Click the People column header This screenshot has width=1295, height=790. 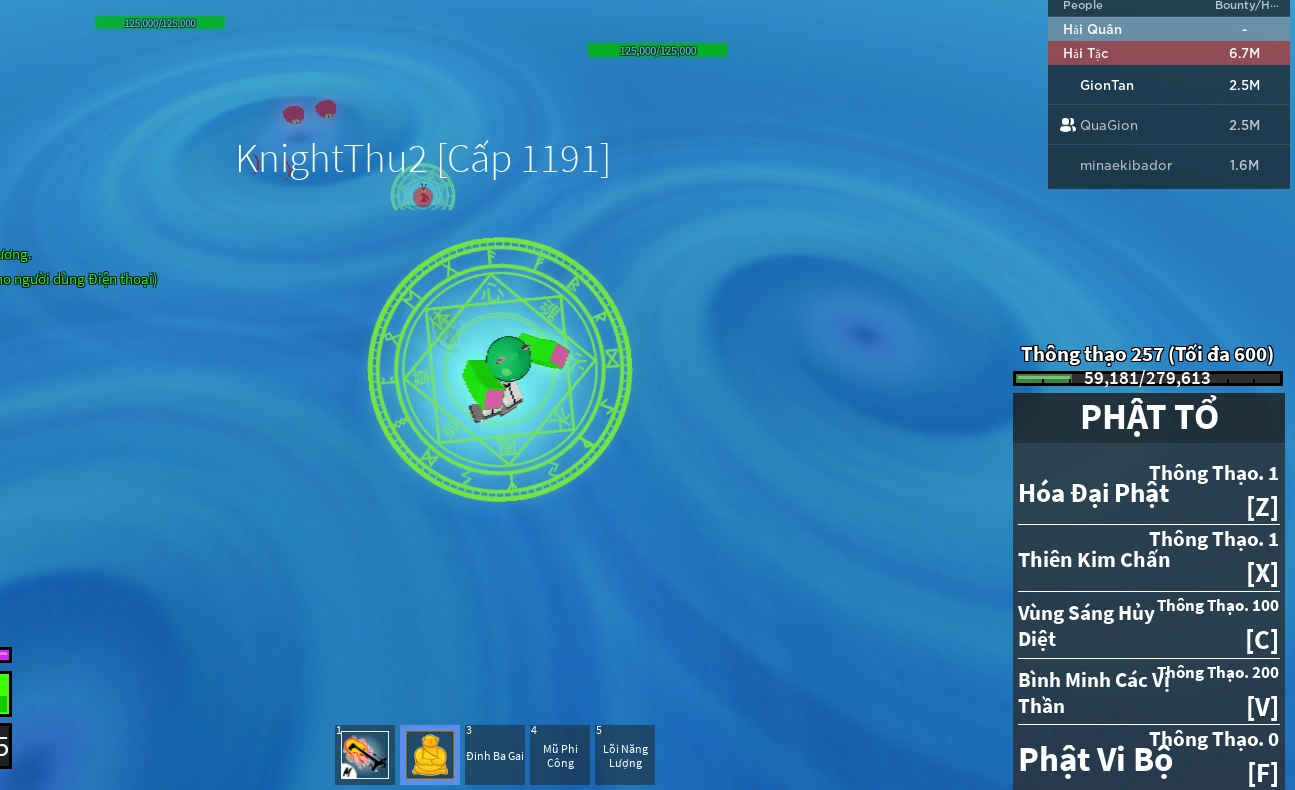click(1083, 6)
